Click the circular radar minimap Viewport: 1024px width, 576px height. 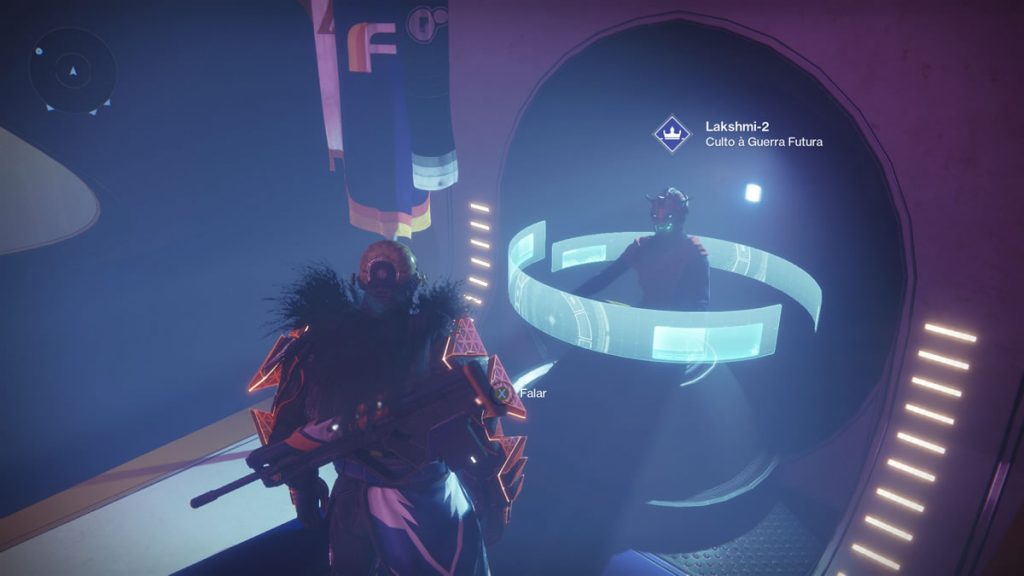click(x=72, y=70)
